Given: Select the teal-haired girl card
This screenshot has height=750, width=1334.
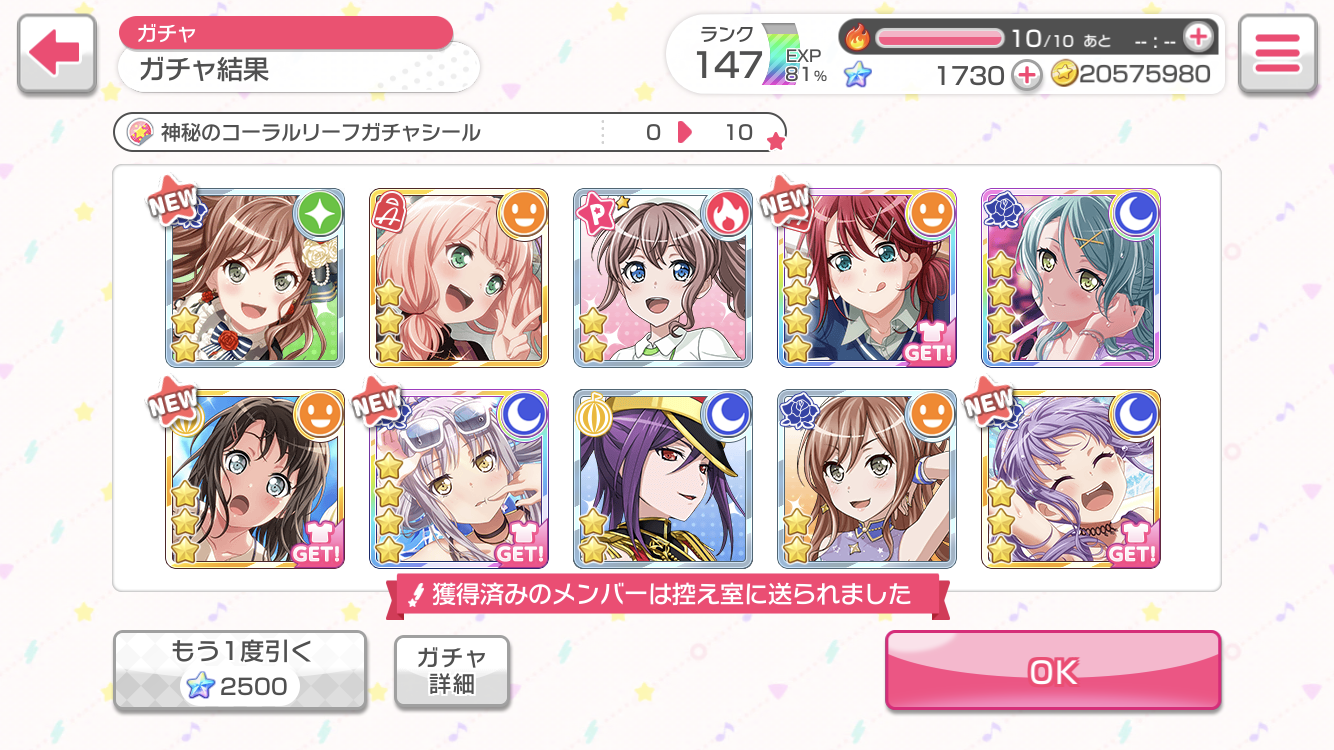Looking at the screenshot, I should point(1071,277).
